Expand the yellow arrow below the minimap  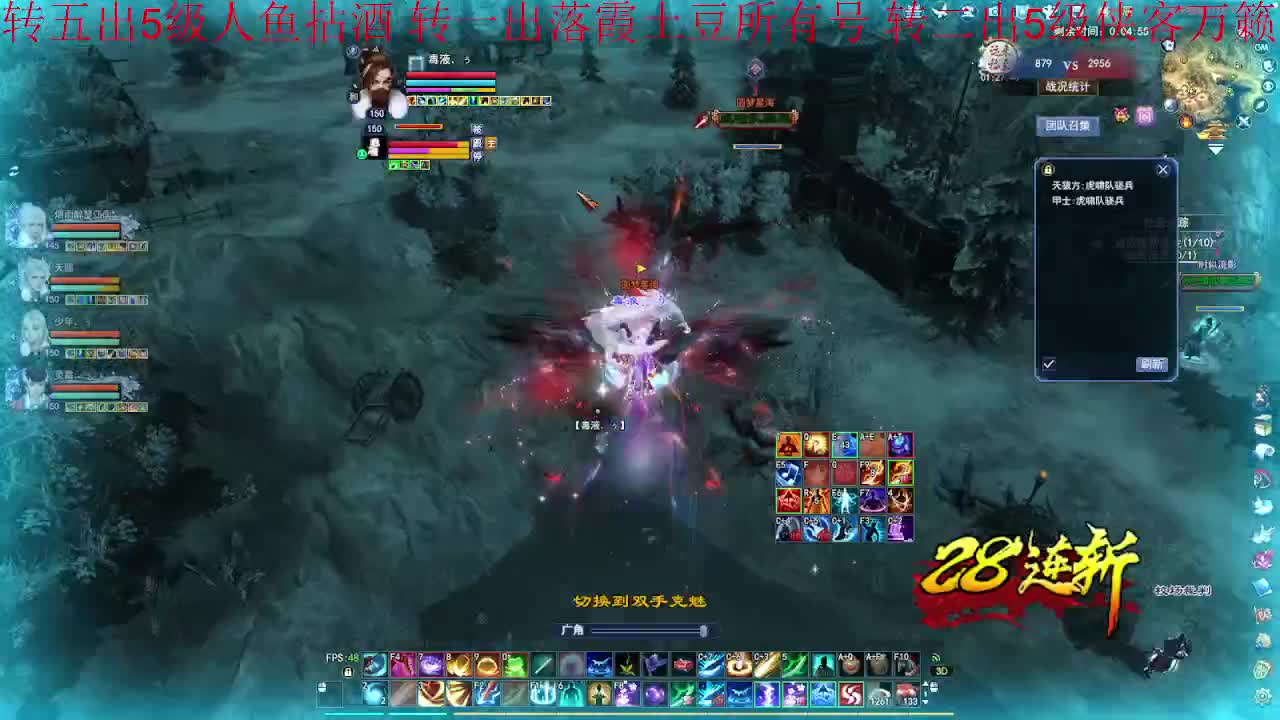[x=1215, y=148]
